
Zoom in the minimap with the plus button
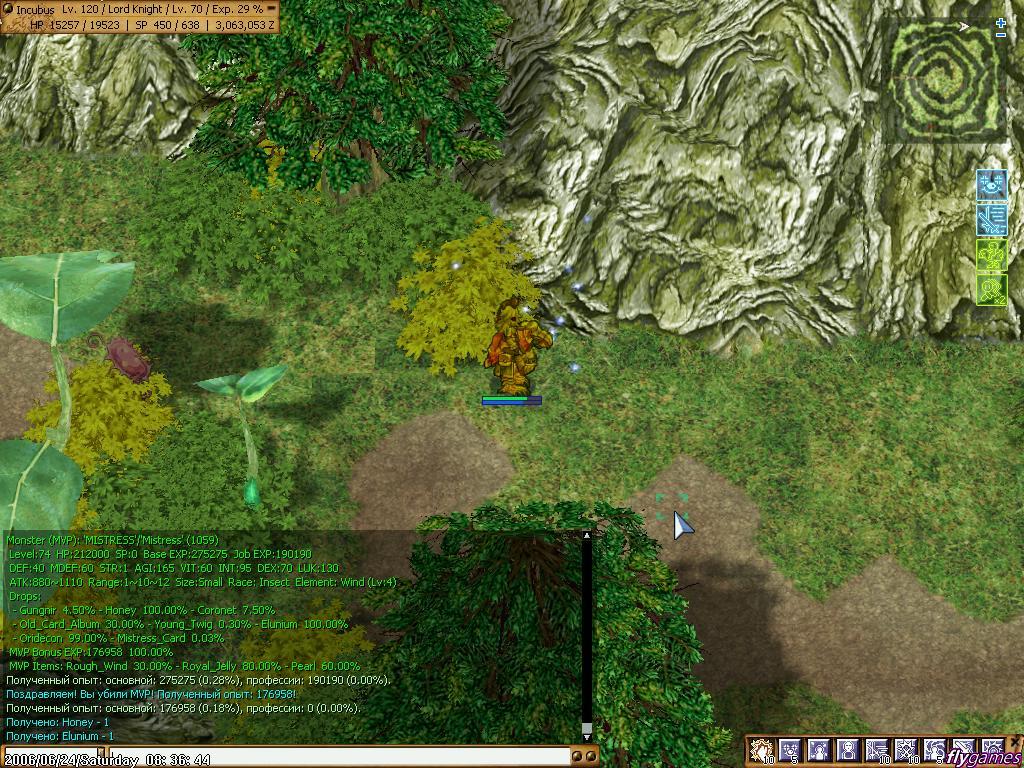coord(1001,22)
